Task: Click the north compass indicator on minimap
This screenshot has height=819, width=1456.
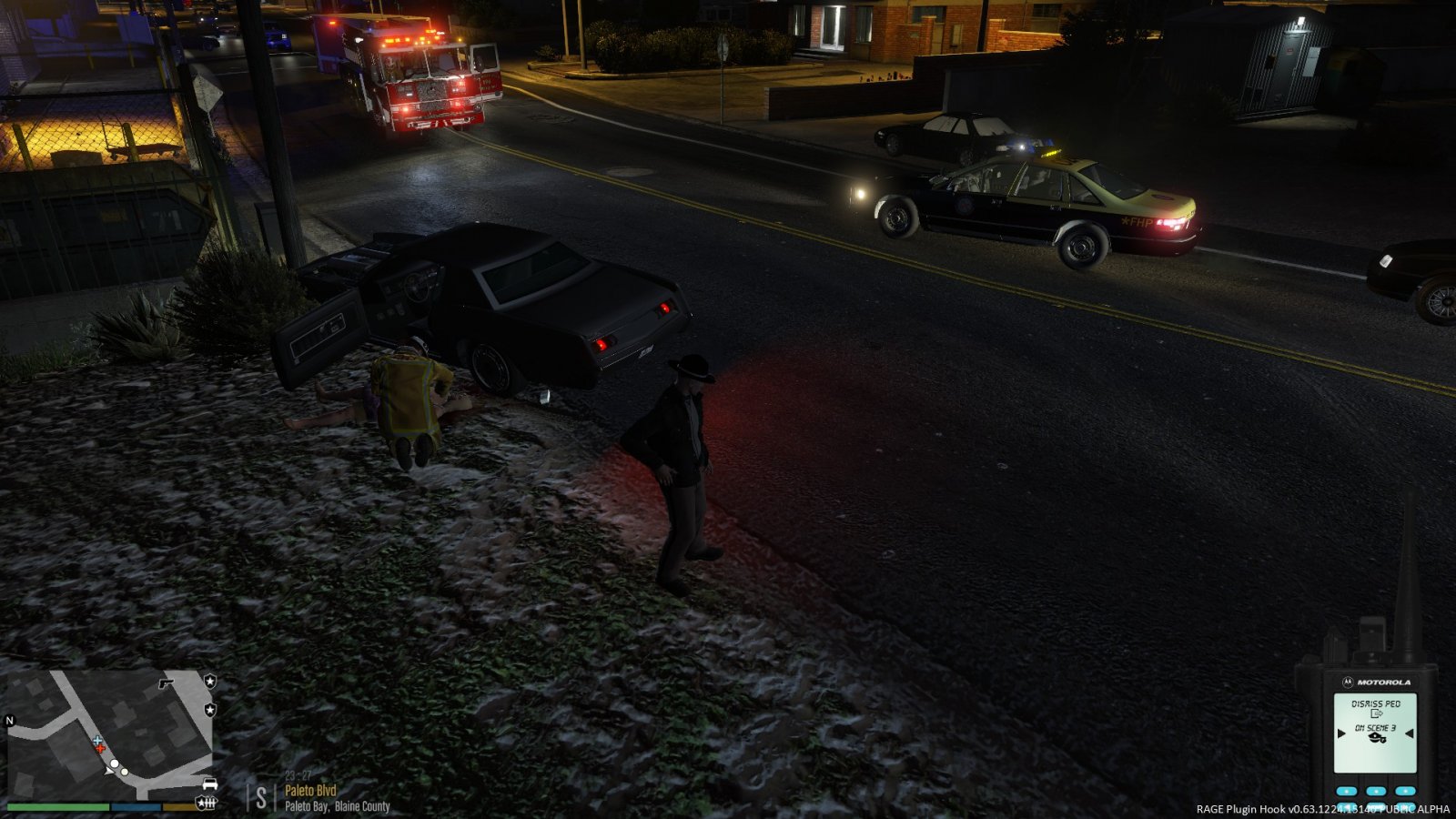Action: [11, 721]
